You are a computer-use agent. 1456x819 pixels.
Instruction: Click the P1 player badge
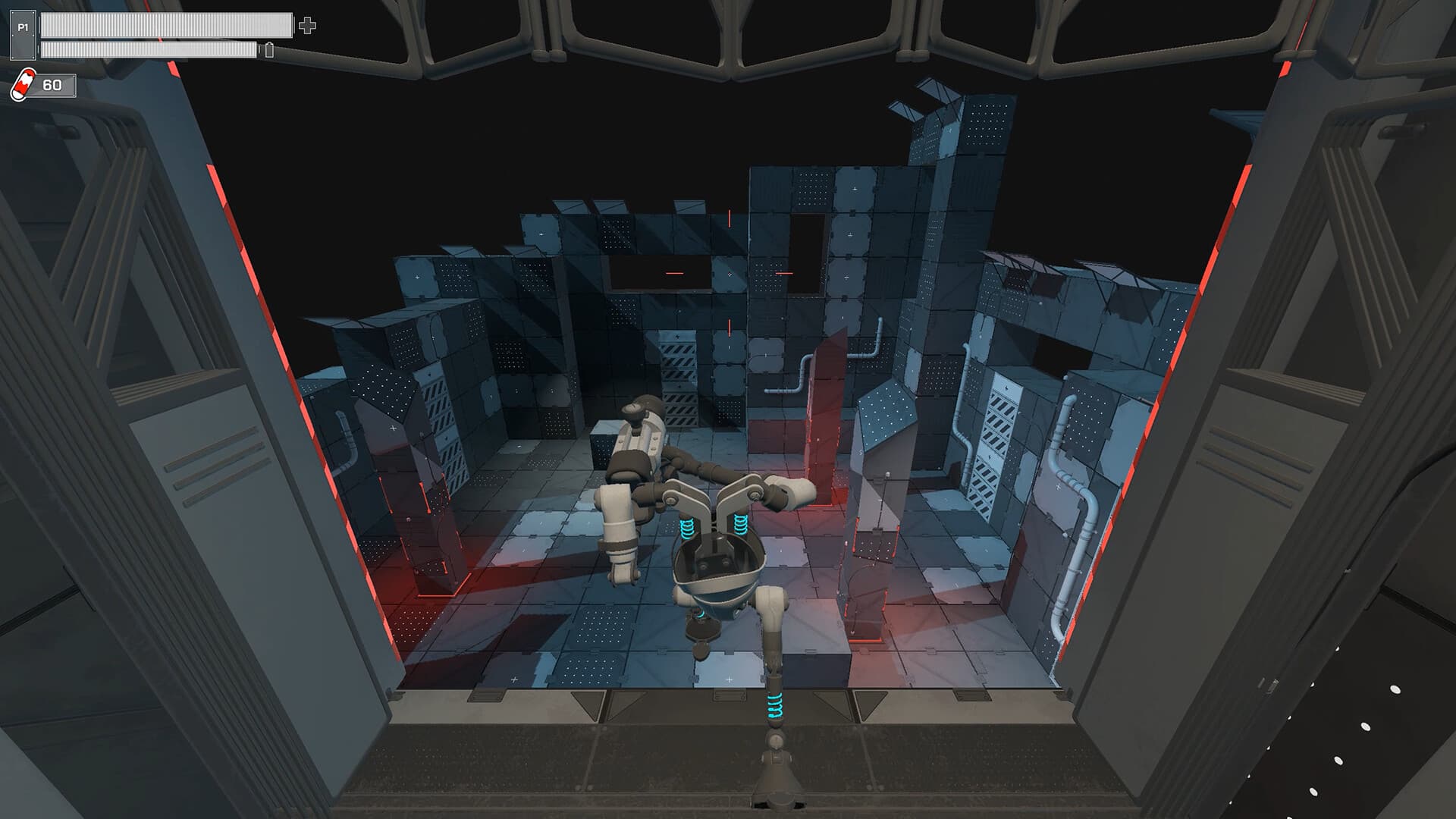23,35
